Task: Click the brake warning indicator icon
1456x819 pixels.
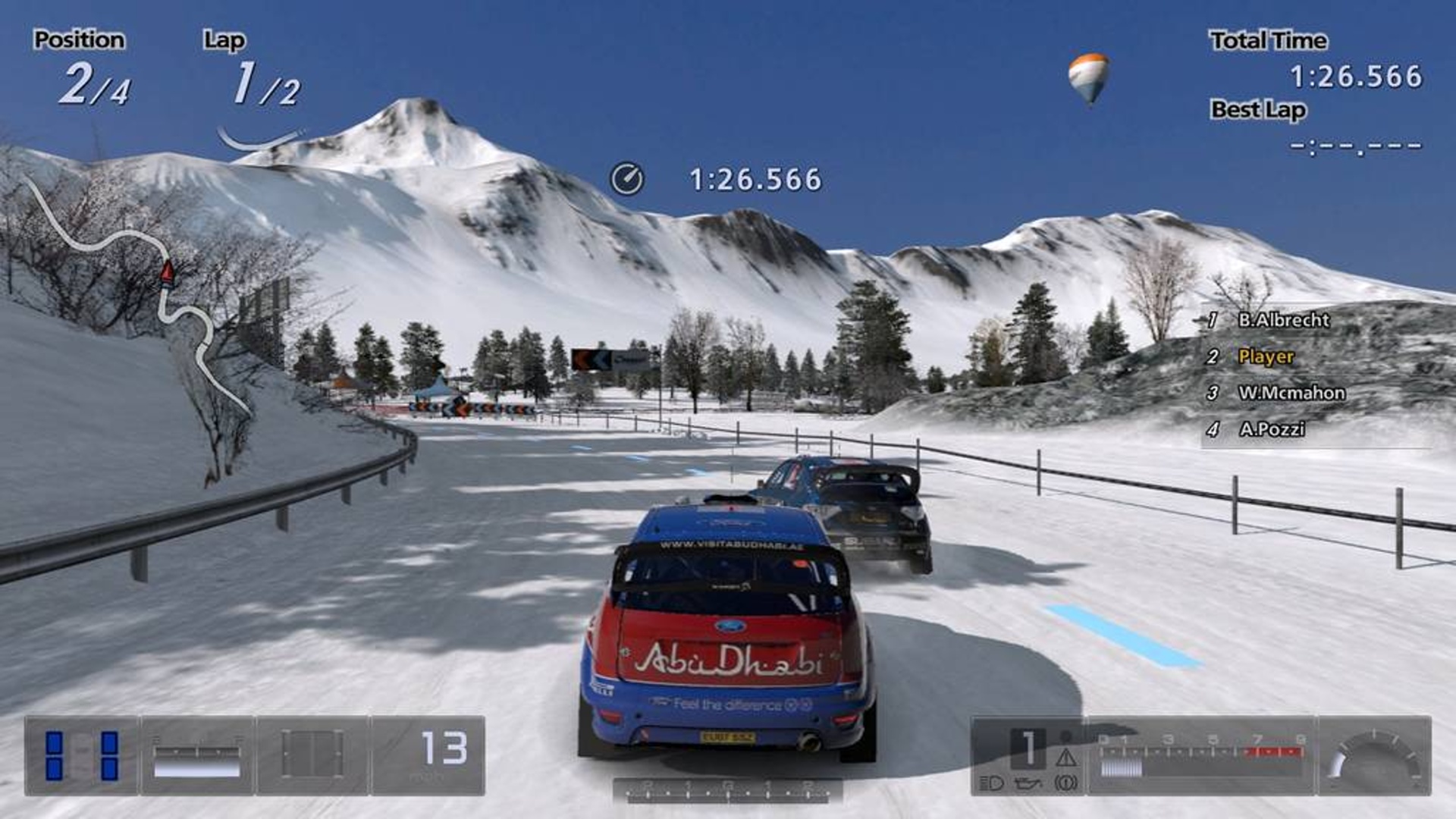Action: [1066, 783]
